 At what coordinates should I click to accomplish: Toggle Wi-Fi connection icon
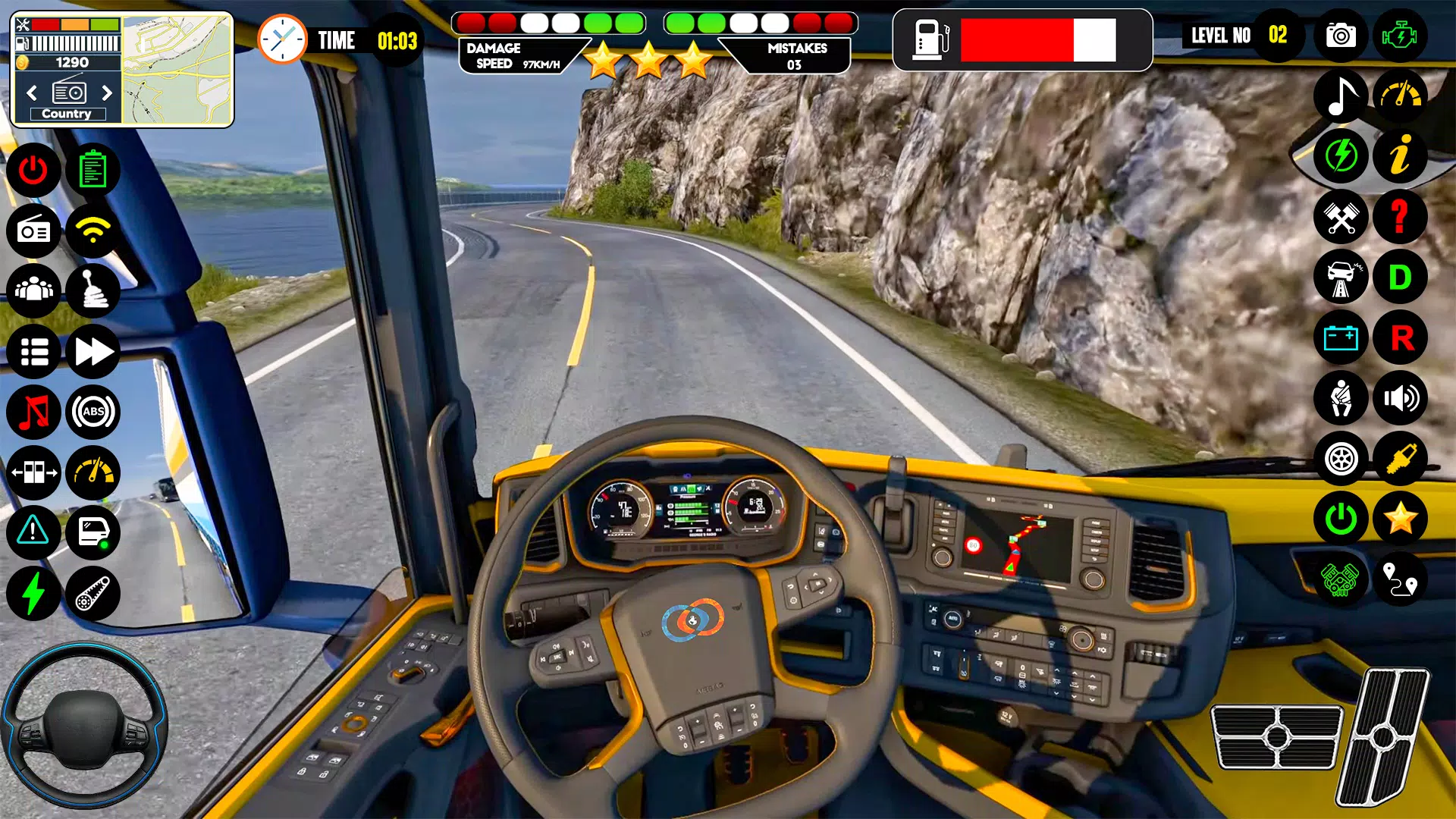(93, 231)
